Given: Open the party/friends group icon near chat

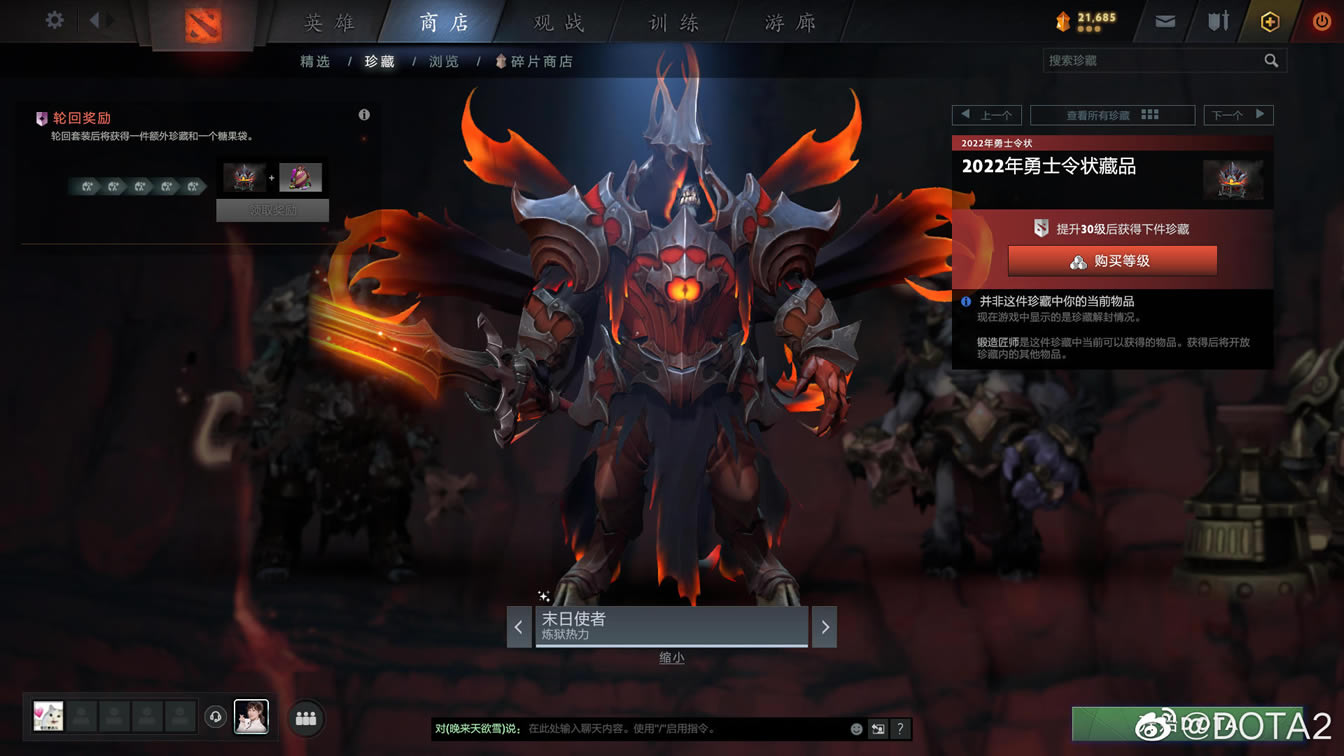Looking at the screenshot, I should point(306,717).
